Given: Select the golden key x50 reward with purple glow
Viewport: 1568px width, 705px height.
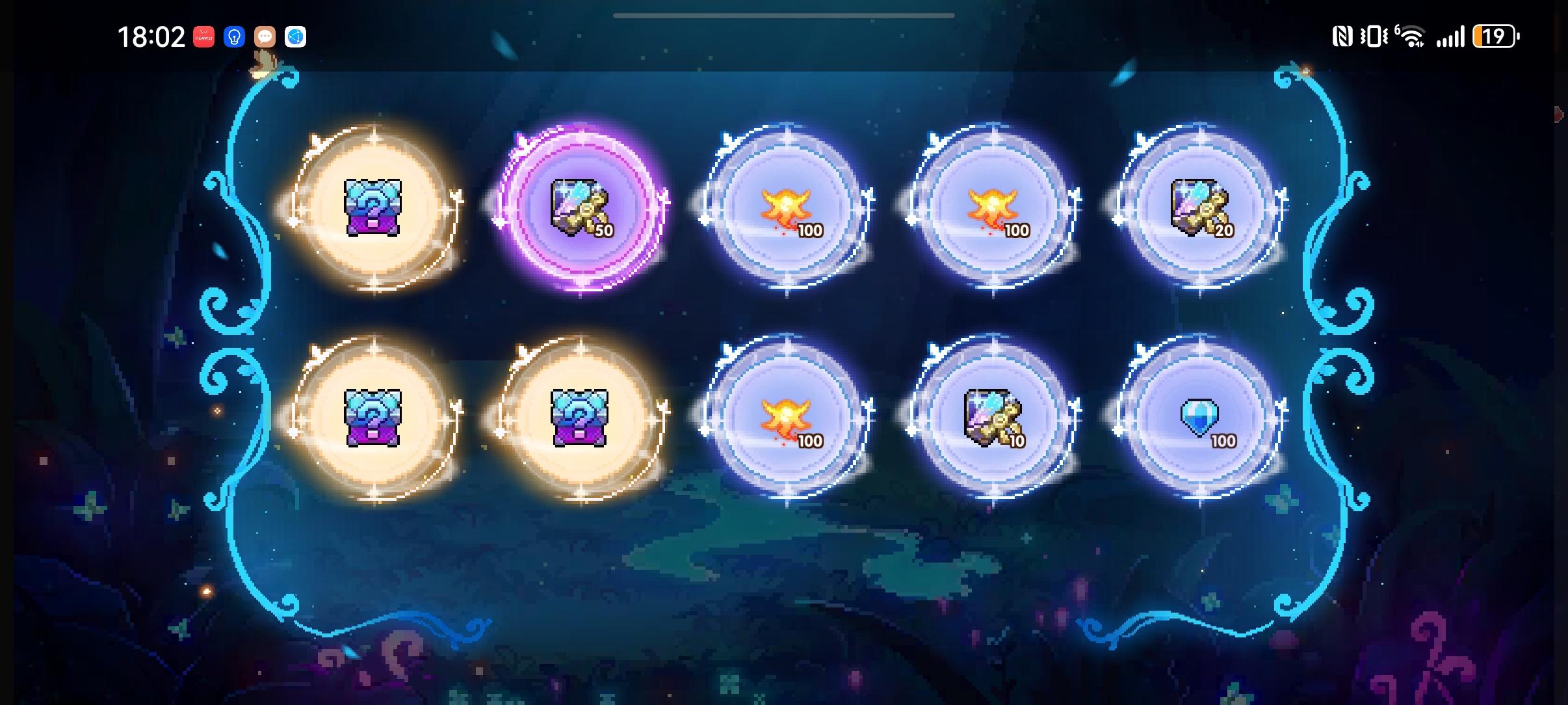Looking at the screenshot, I should point(579,208).
